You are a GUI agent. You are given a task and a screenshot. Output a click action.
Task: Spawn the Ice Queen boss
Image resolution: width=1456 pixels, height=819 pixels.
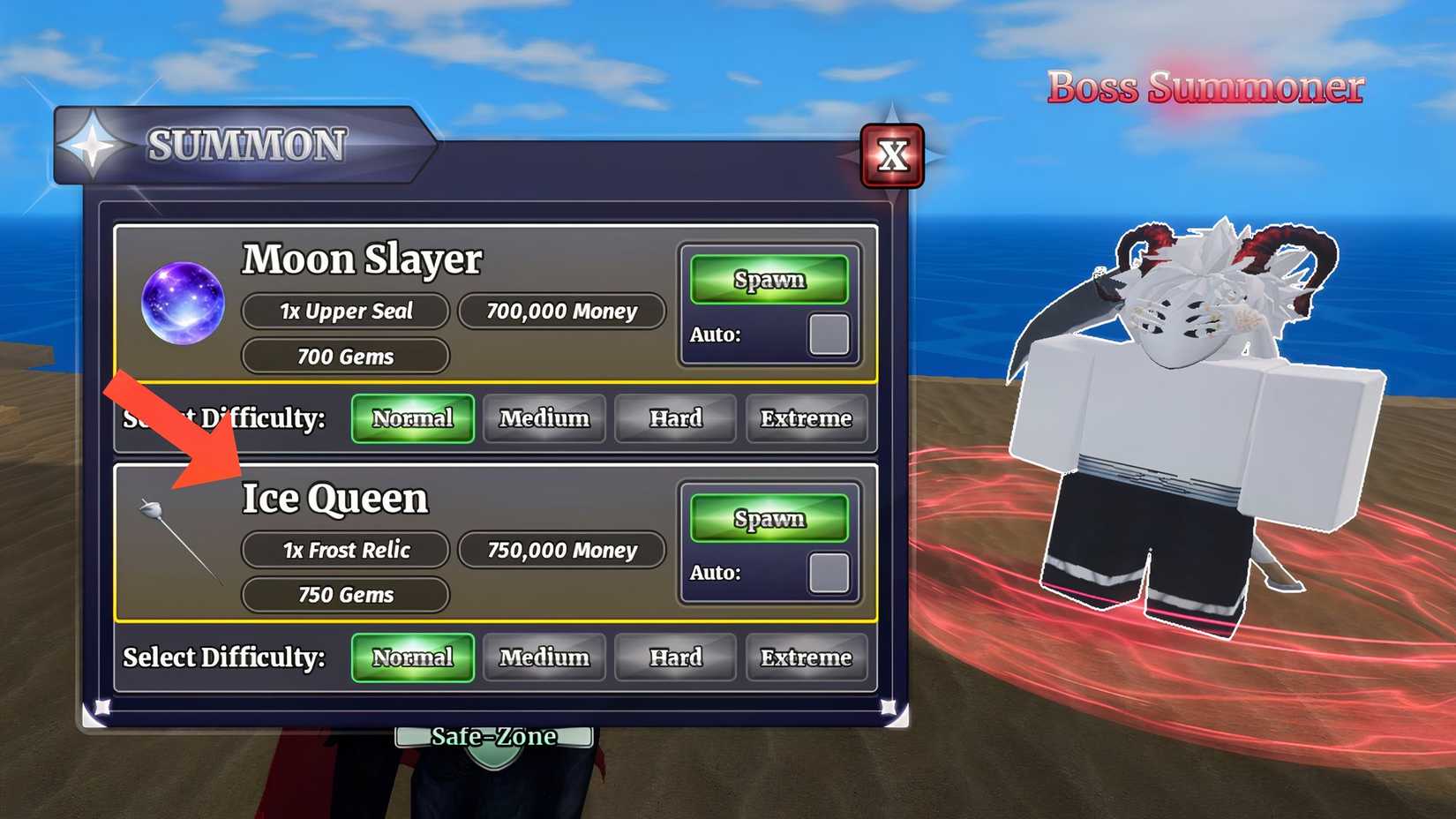pos(769,518)
